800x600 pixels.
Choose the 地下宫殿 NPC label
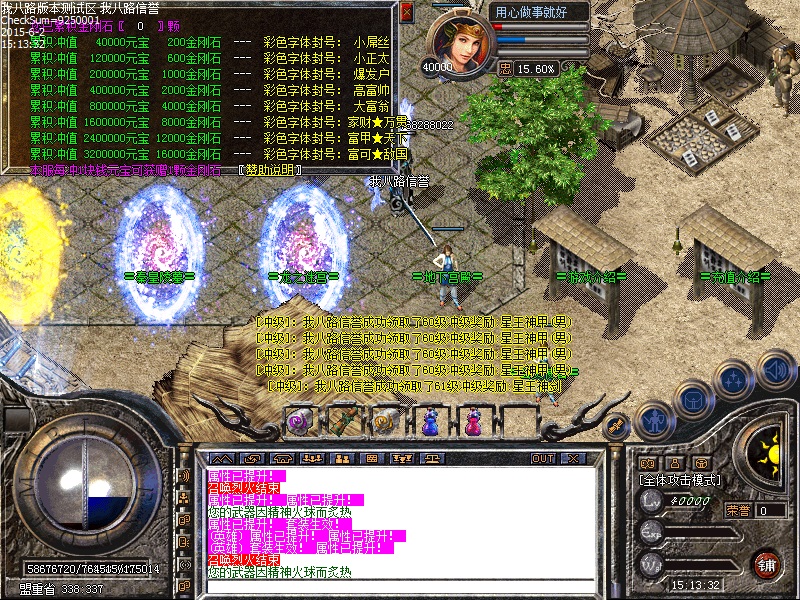click(447, 275)
